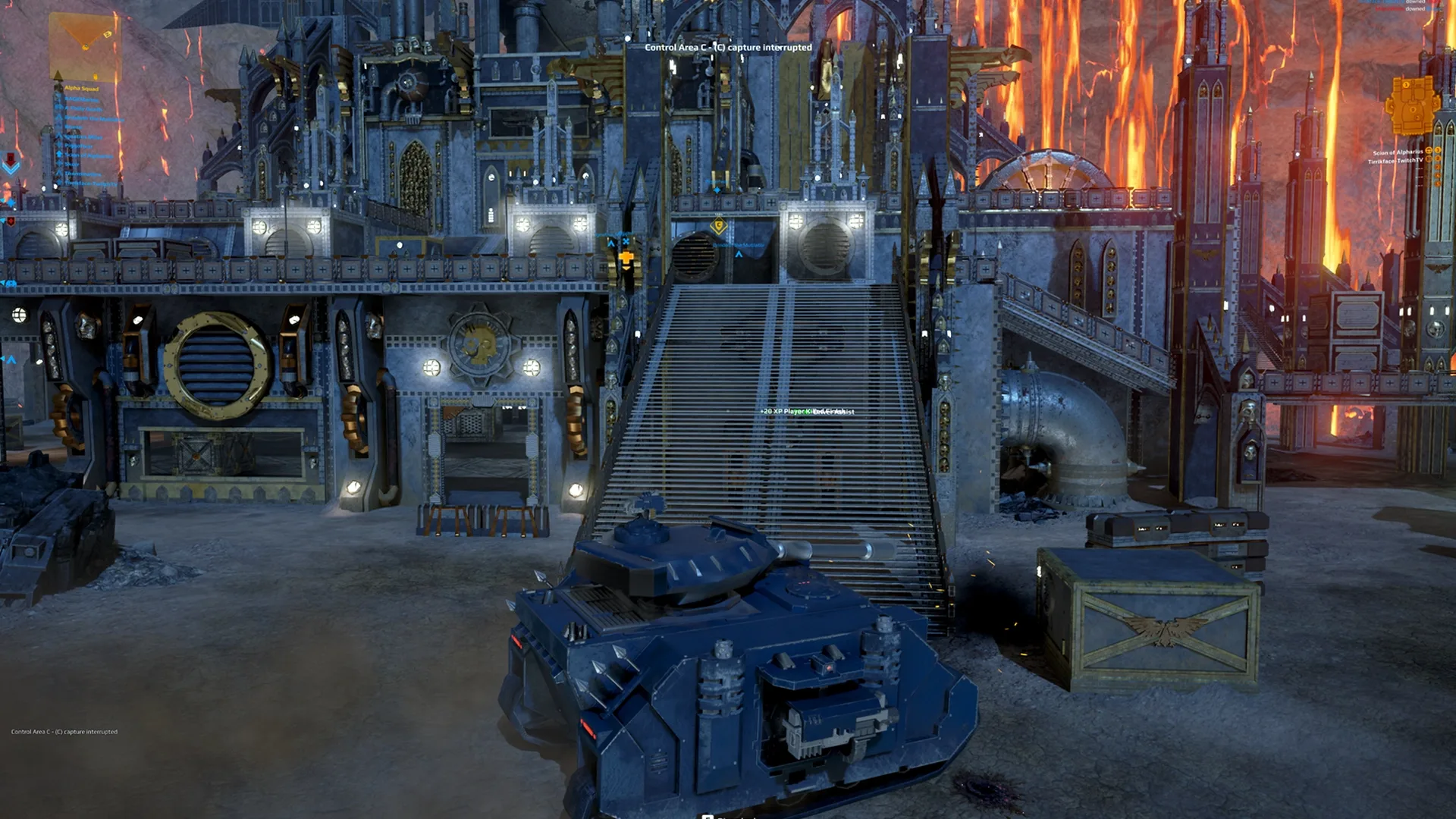Click the orange minimap panel
The width and height of the screenshot is (1456, 819).
click(85, 45)
